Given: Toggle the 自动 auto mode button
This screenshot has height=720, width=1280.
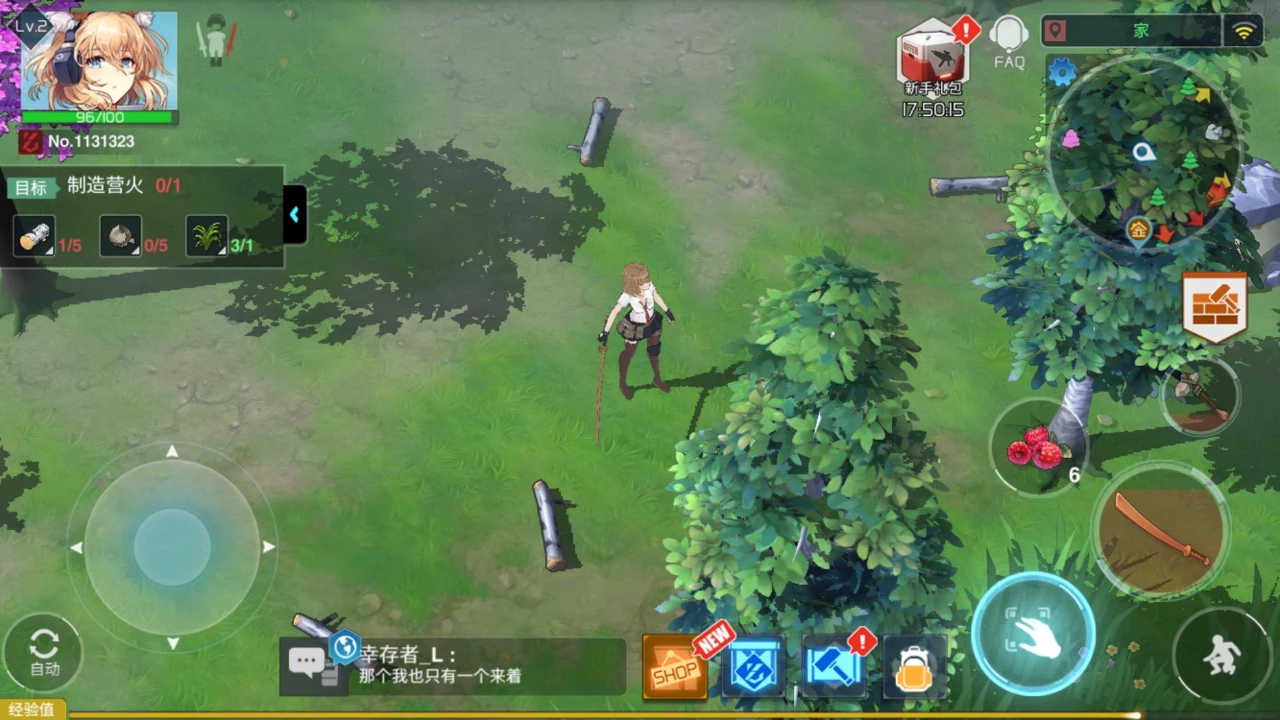Looking at the screenshot, I should tap(43, 652).
